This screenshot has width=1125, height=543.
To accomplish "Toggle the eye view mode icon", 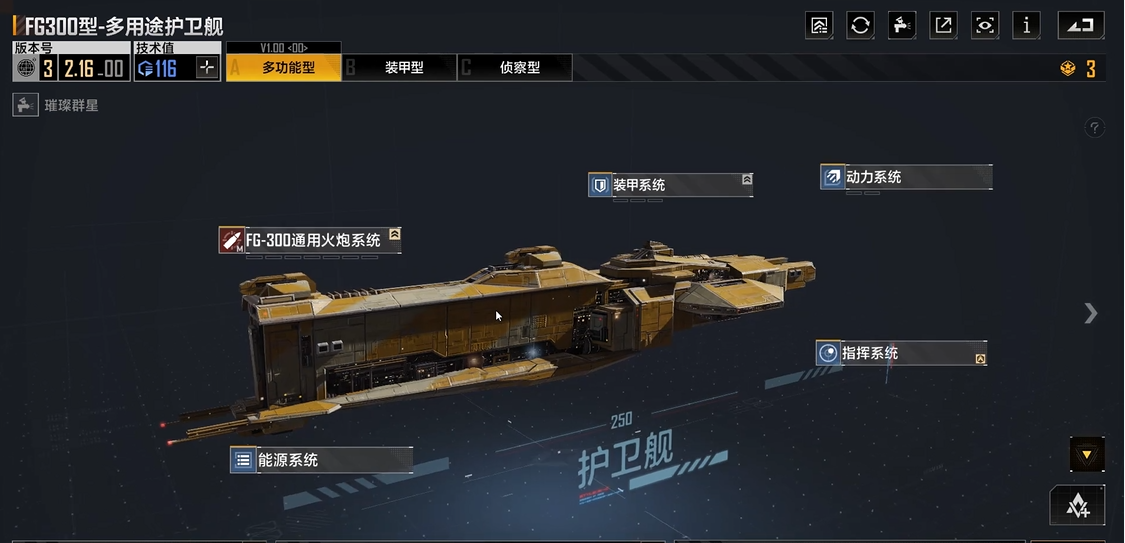I will [985, 25].
